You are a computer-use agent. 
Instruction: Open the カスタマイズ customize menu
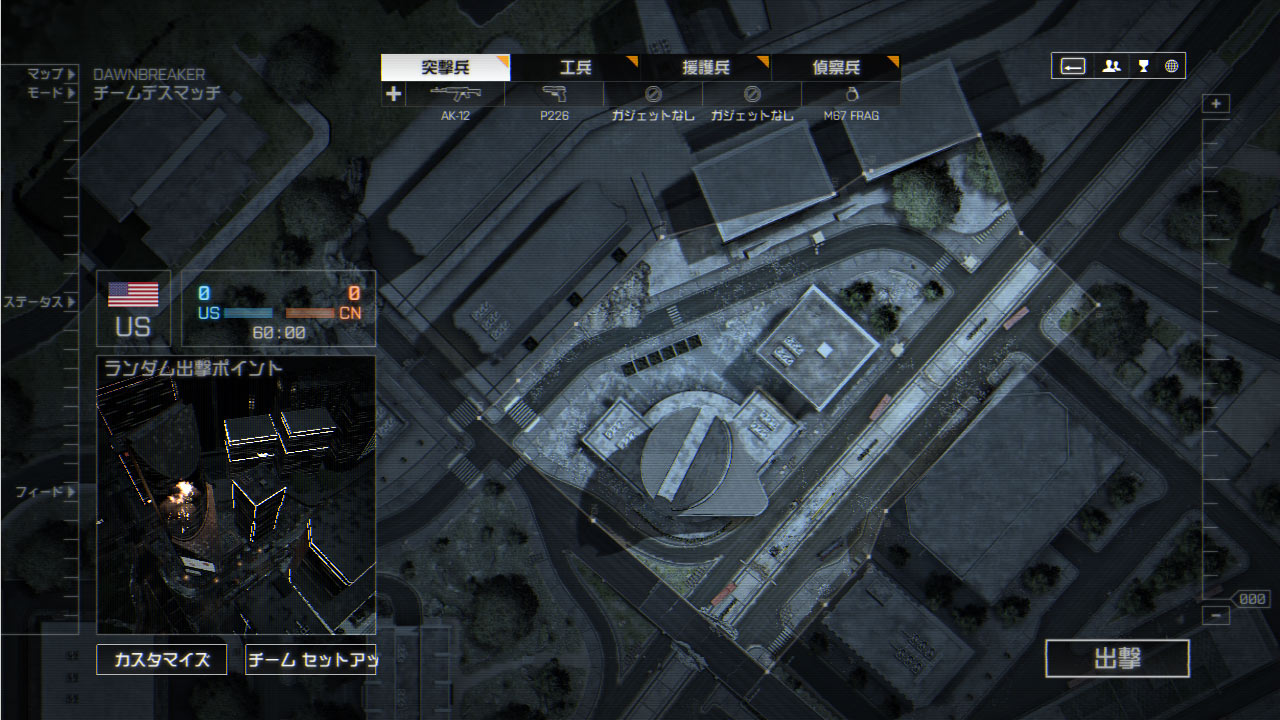[x=161, y=660]
